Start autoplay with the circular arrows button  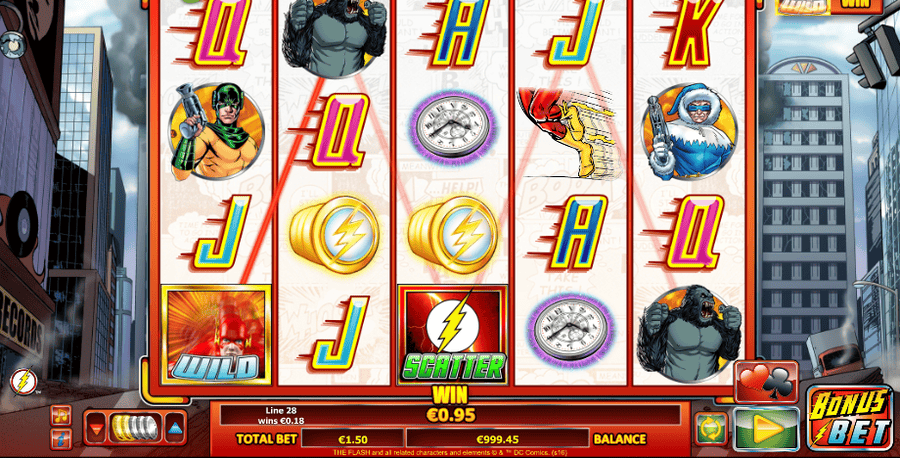click(x=712, y=429)
